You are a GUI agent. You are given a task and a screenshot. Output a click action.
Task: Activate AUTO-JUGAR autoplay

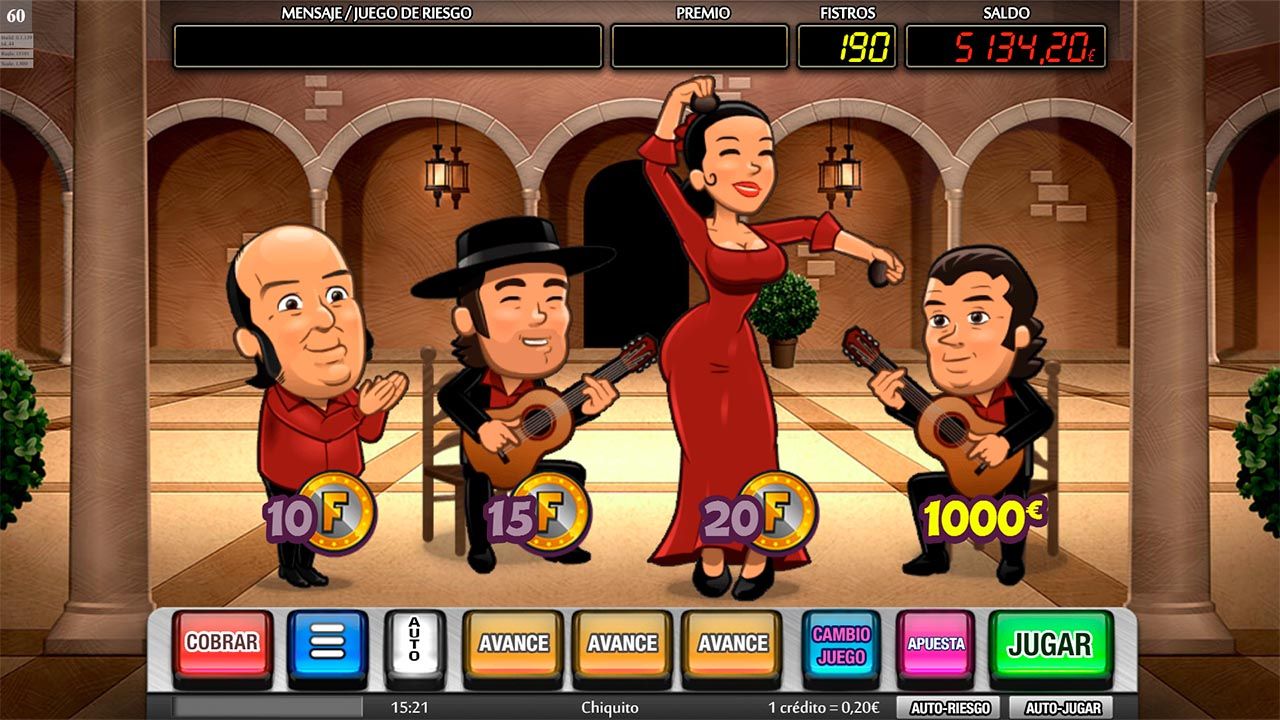(1061, 708)
